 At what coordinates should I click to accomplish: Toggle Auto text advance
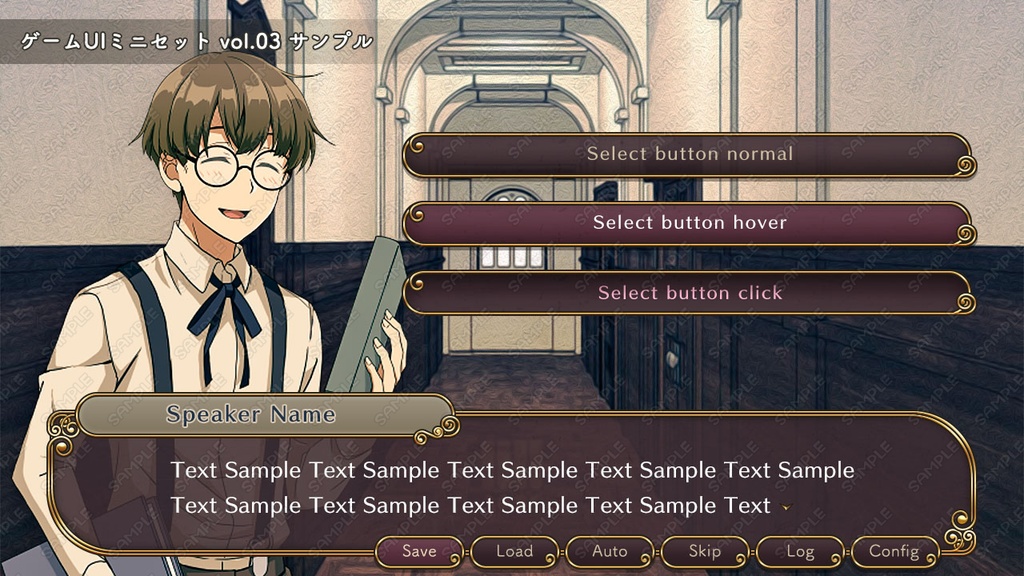point(609,551)
